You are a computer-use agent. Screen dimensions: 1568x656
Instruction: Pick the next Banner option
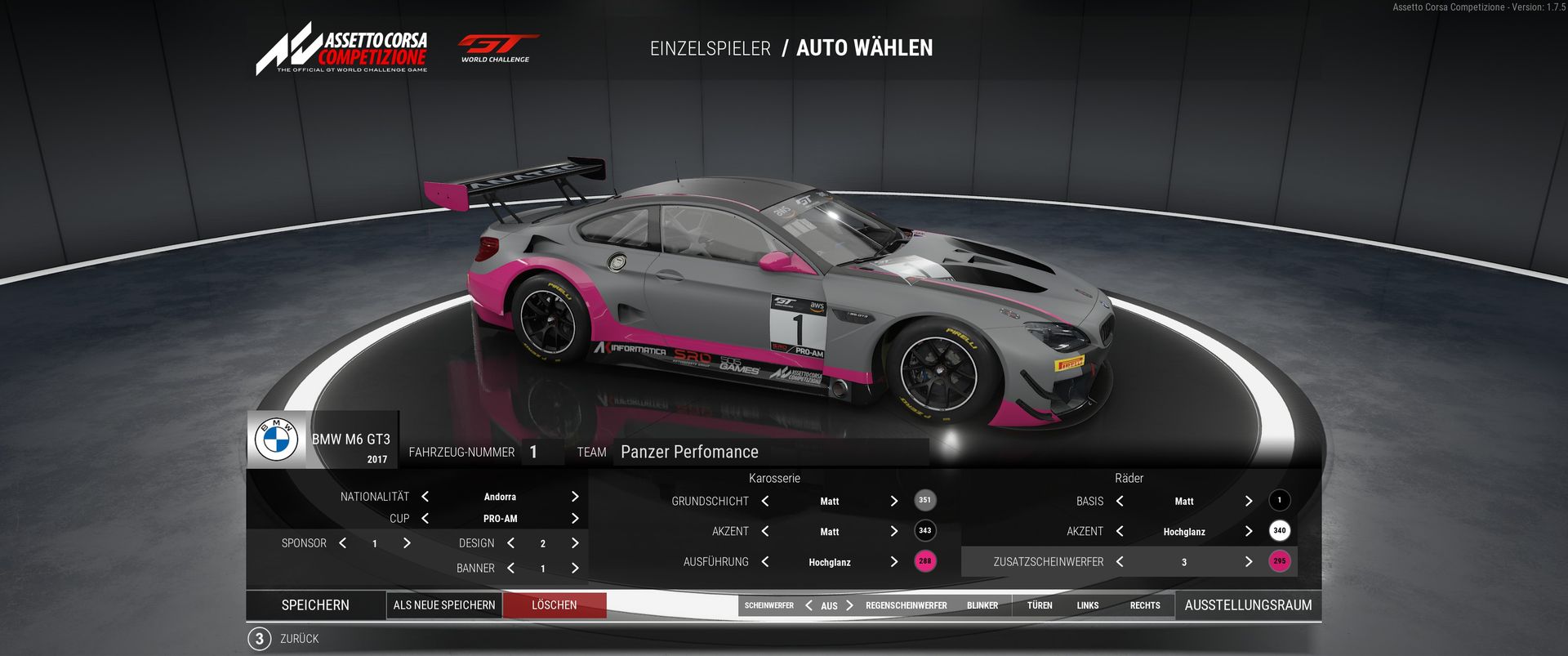[575, 569]
